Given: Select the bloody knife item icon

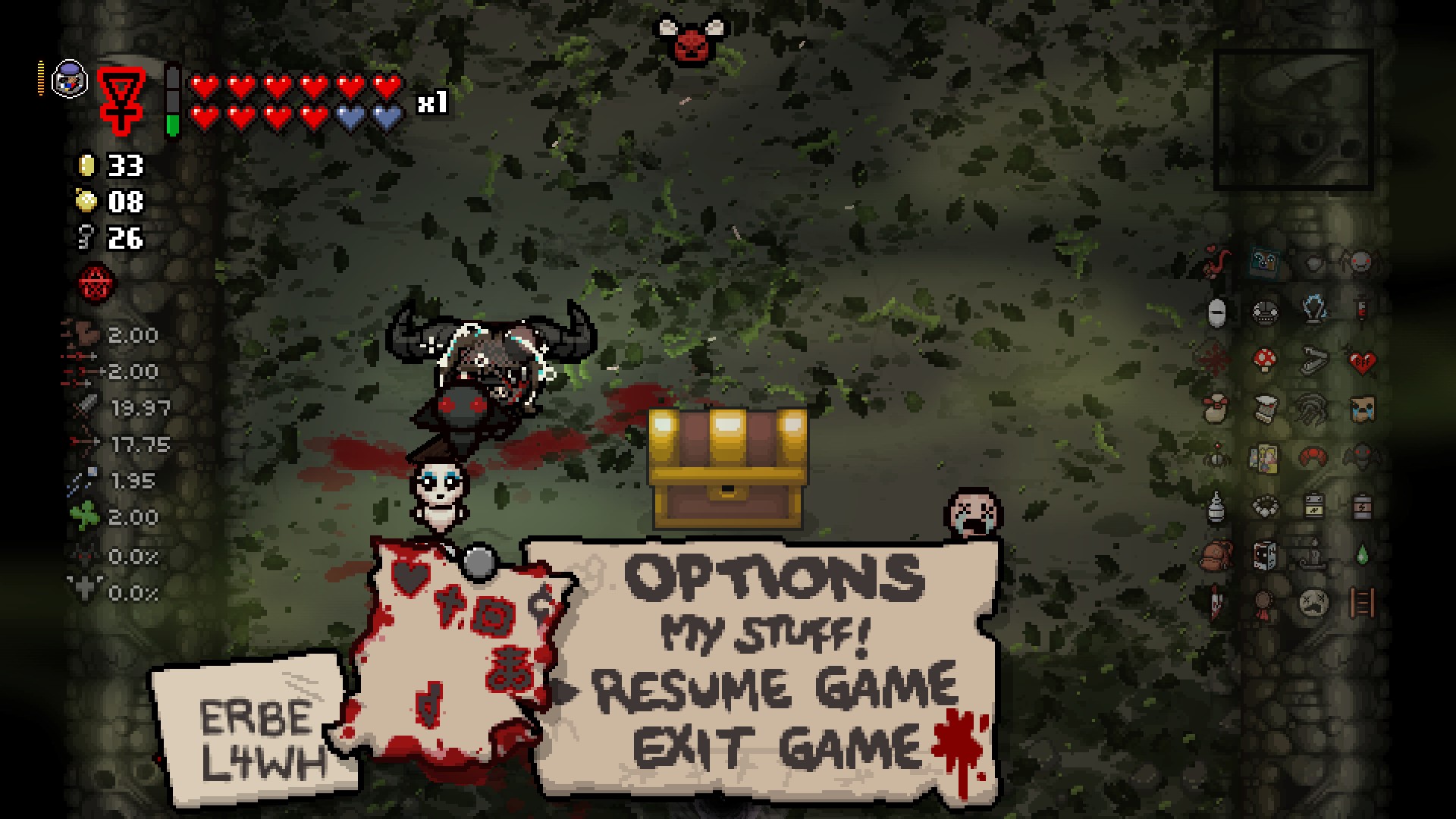Looking at the screenshot, I should (1216, 604).
